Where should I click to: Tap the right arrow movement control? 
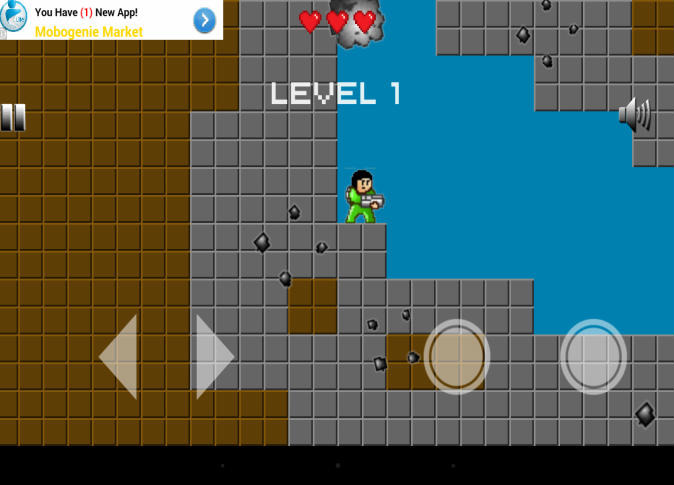click(213, 357)
